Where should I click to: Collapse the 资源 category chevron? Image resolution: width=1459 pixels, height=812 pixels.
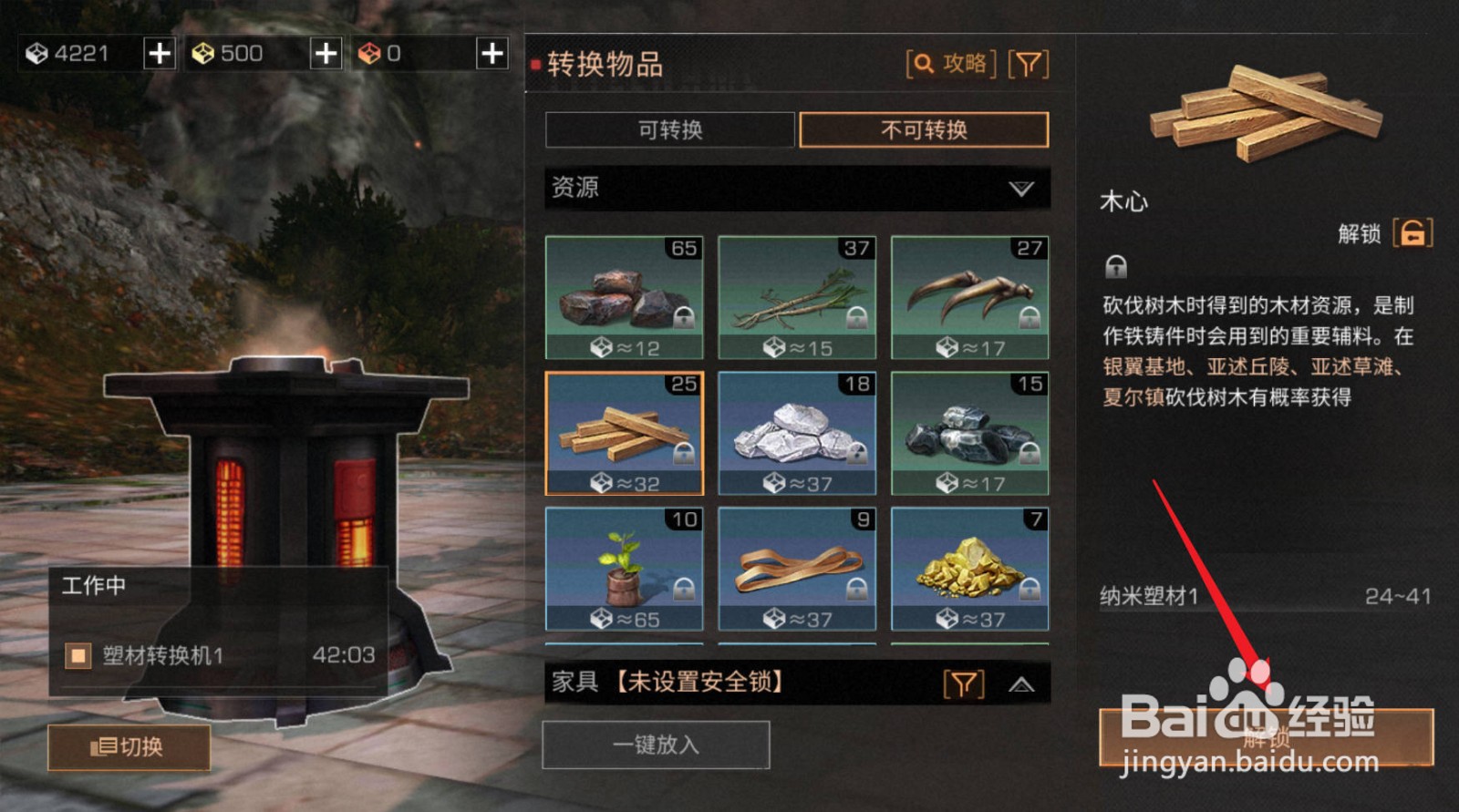1019,189
